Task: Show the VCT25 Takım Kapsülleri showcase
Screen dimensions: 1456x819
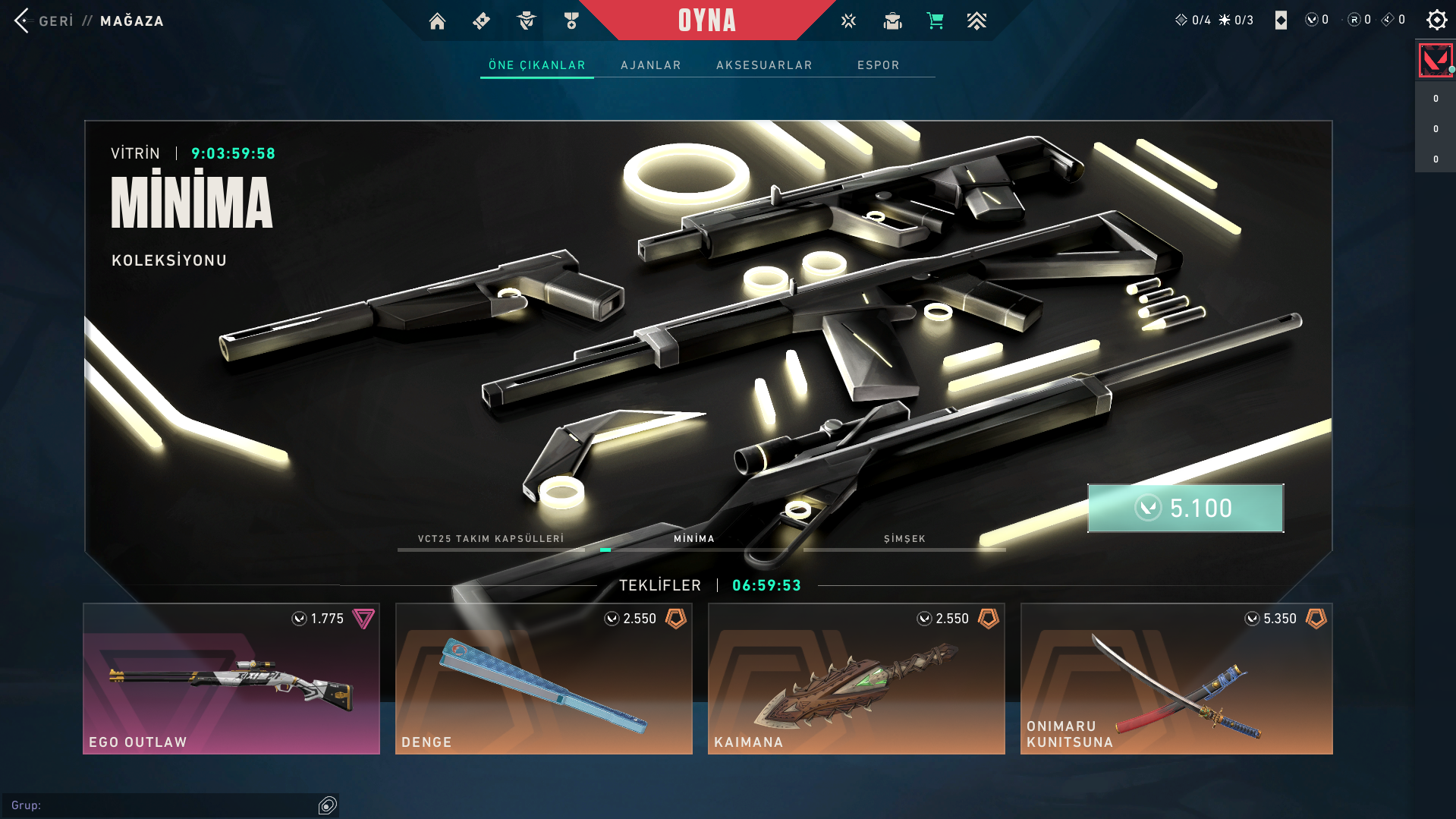Action: point(491,540)
